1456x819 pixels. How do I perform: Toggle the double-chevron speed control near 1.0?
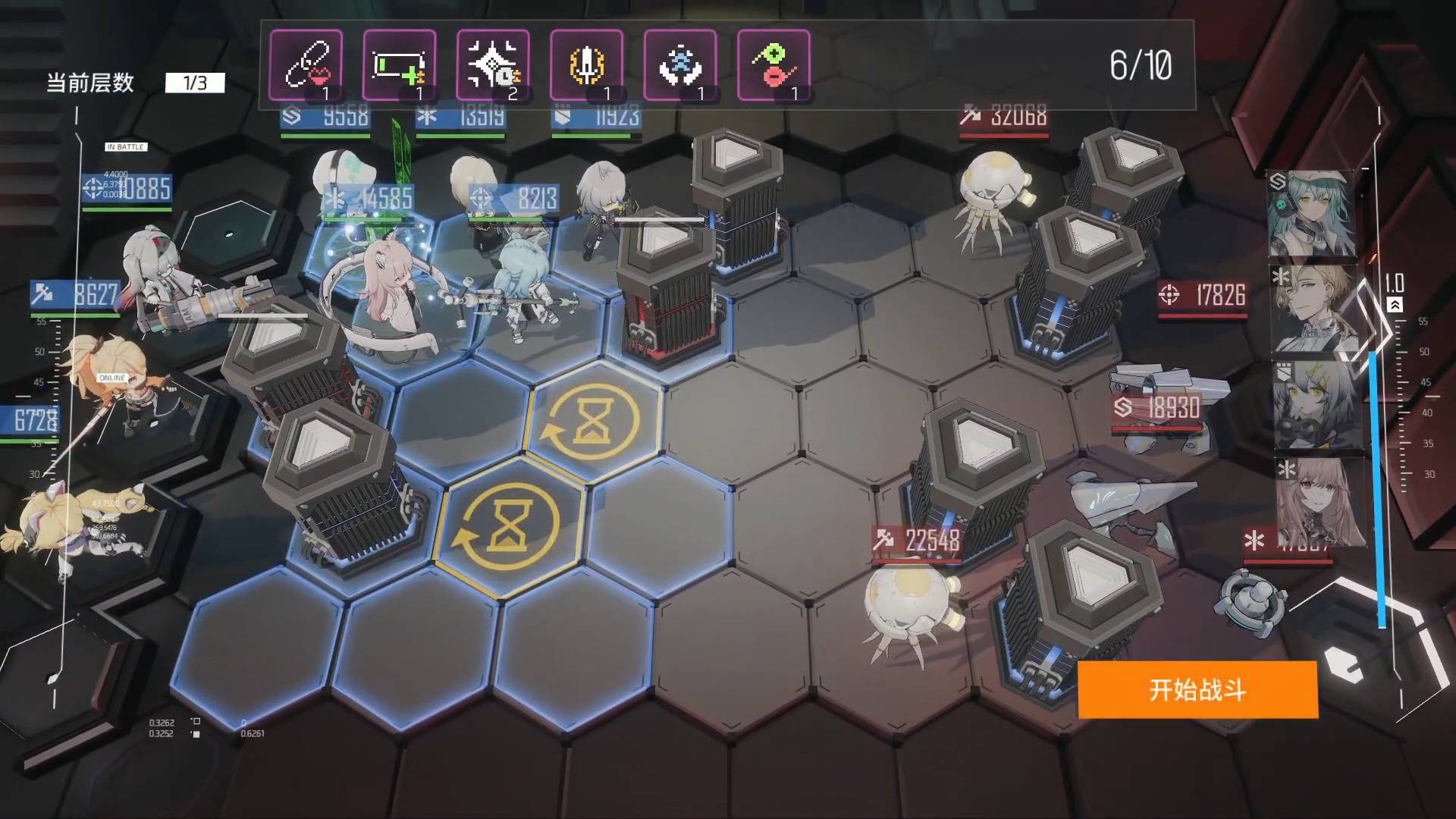pyautogui.click(x=1395, y=303)
